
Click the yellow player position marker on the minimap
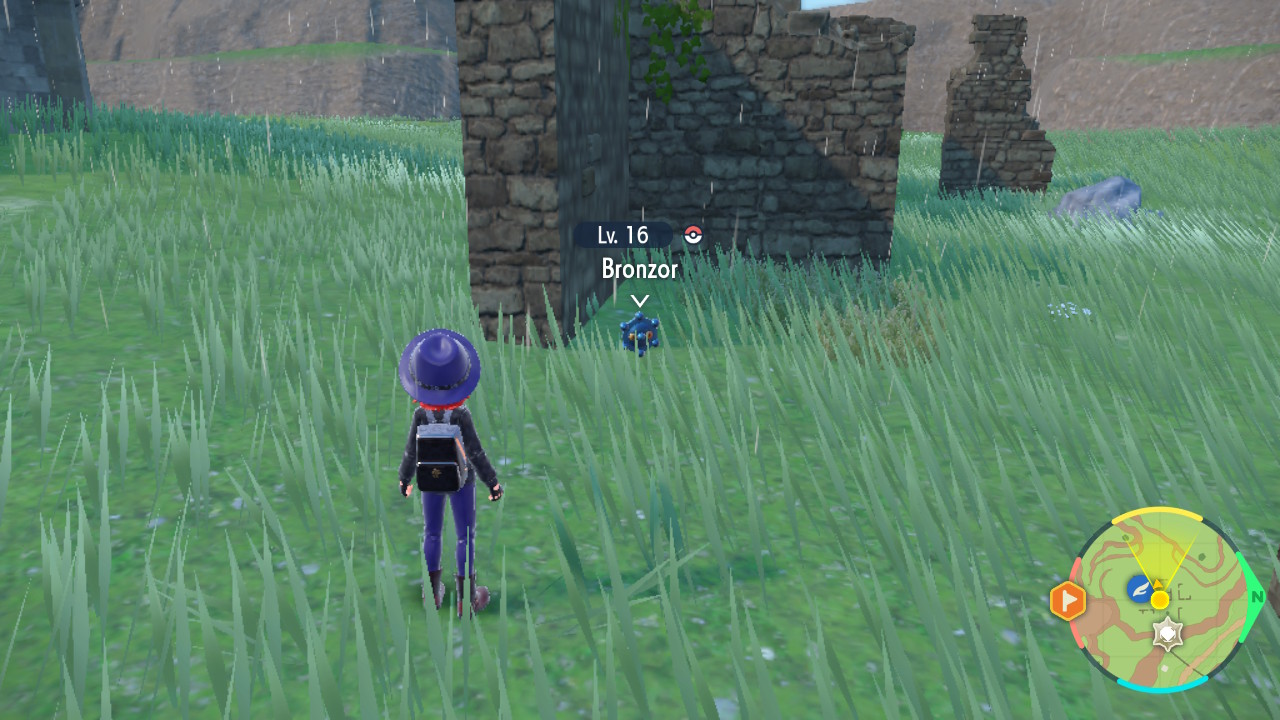[1159, 599]
